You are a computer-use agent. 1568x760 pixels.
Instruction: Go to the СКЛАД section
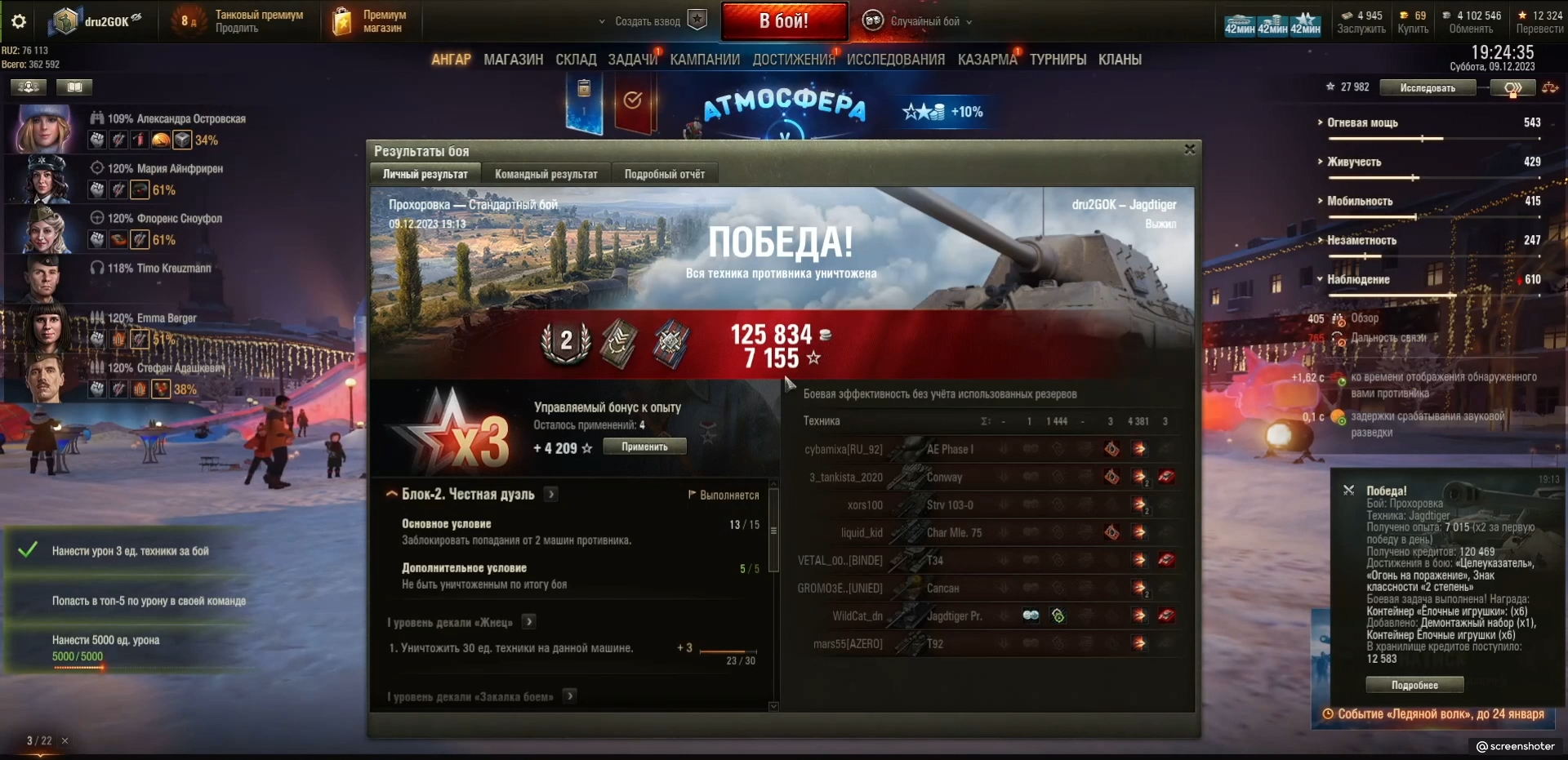coord(576,60)
